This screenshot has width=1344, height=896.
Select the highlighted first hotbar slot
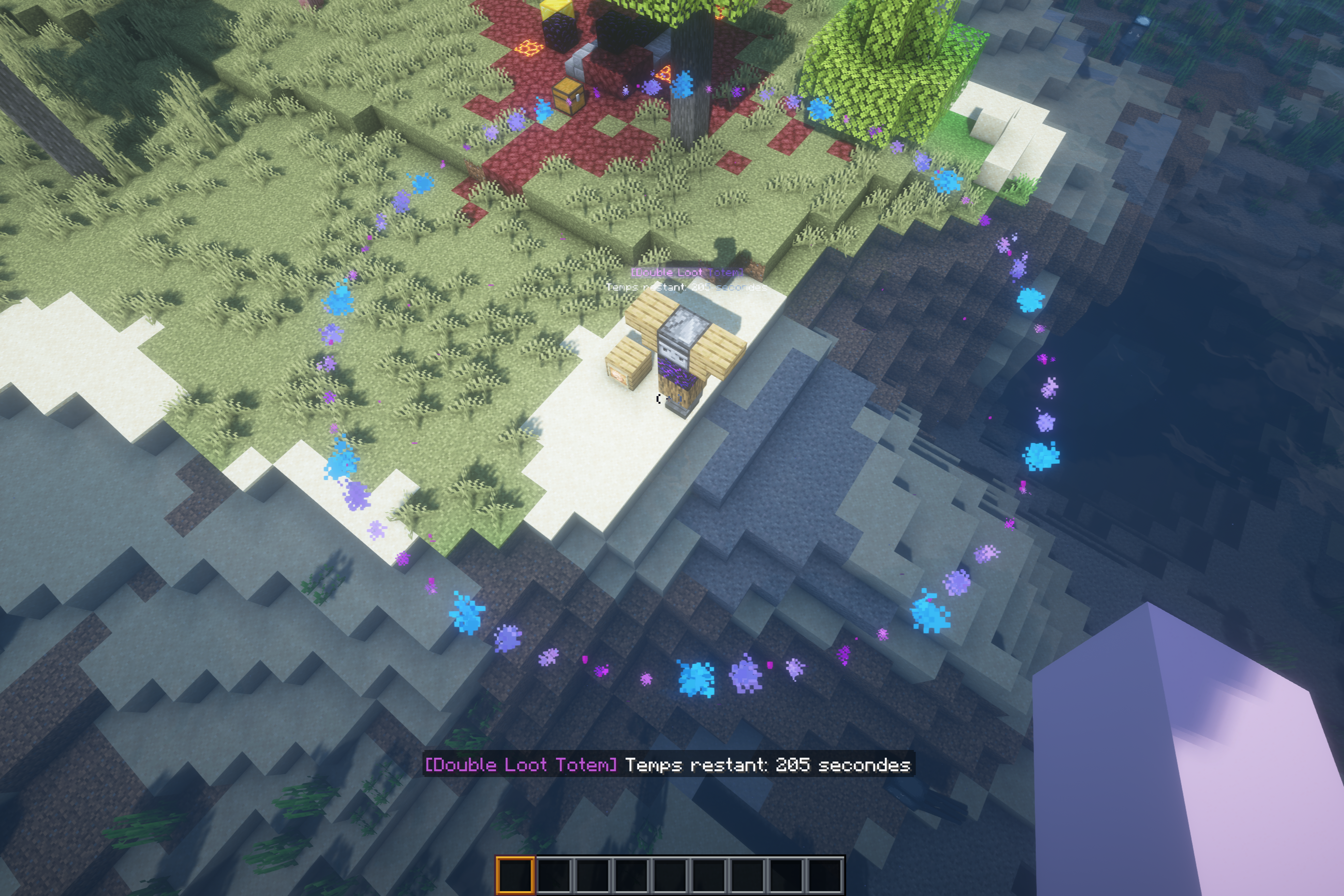tap(515, 875)
